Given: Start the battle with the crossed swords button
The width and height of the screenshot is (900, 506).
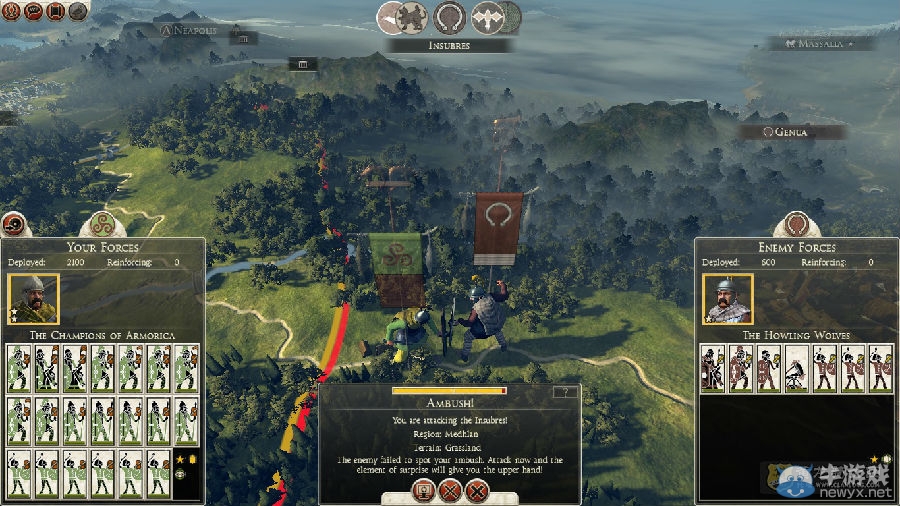Looking at the screenshot, I should pos(450,491).
